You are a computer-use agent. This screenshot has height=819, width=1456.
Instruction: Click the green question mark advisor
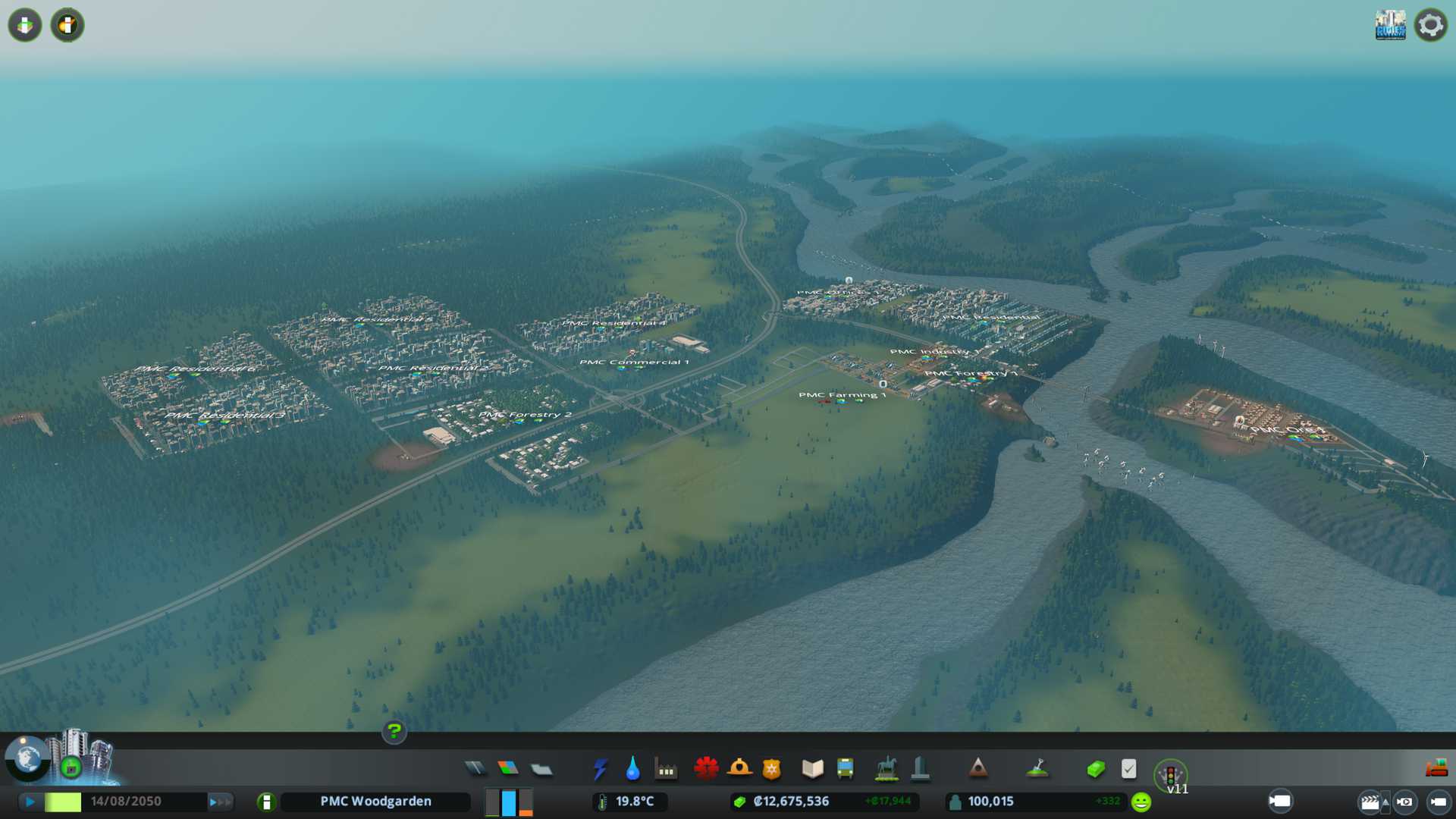pyautogui.click(x=394, y=732)
